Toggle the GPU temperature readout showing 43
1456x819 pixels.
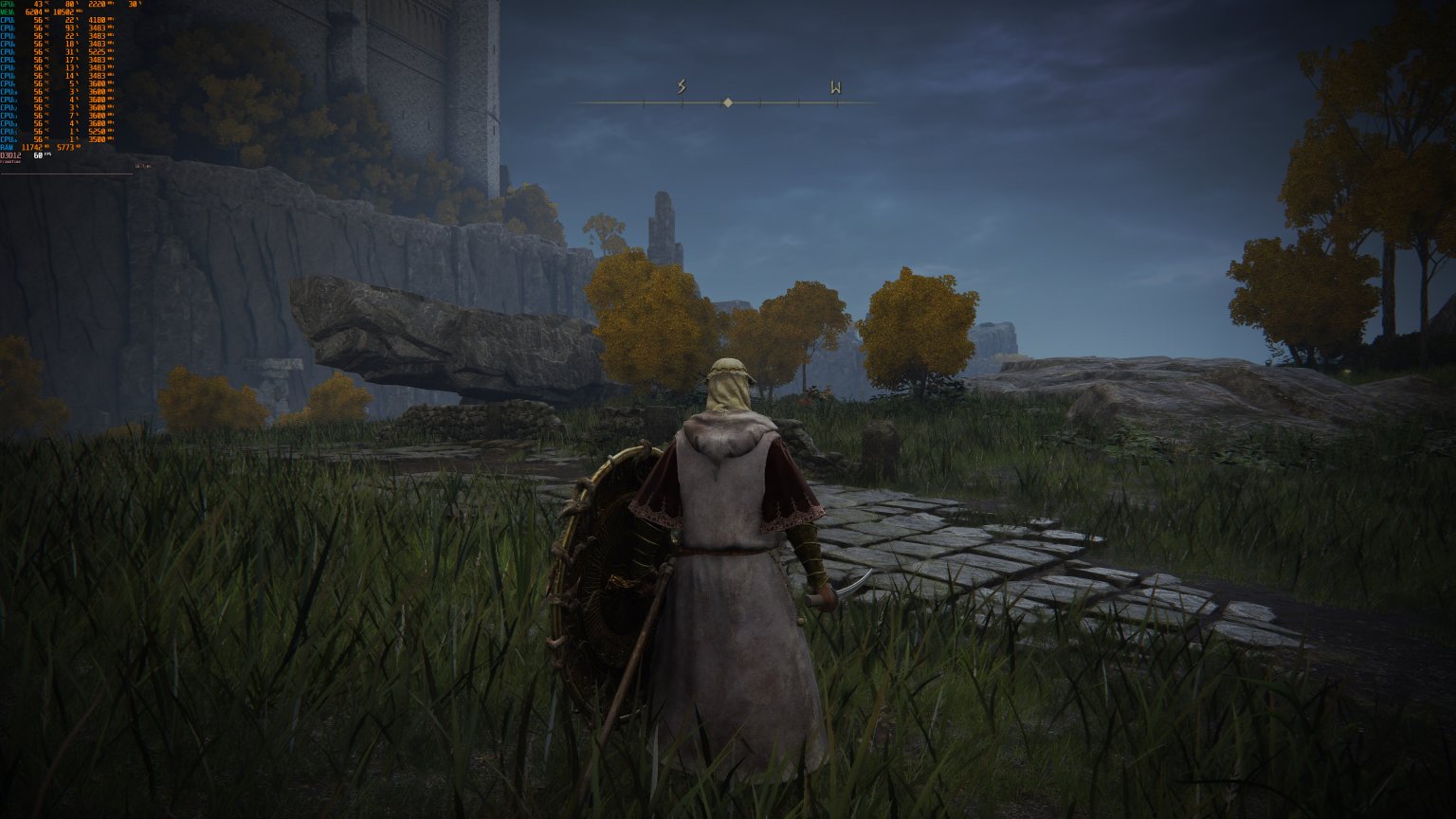(x=38, y=4)
